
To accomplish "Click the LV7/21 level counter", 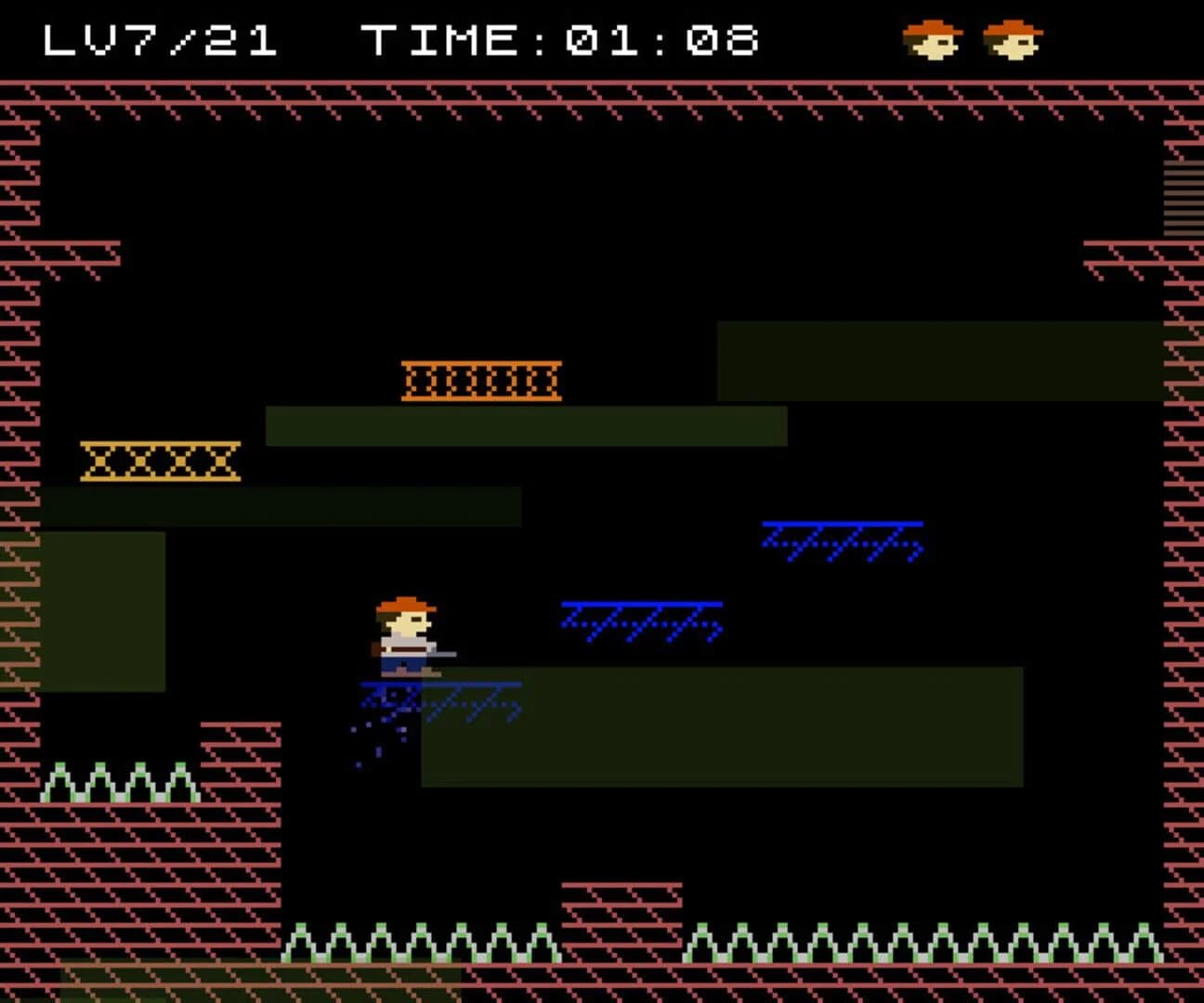I will point(158,39).
